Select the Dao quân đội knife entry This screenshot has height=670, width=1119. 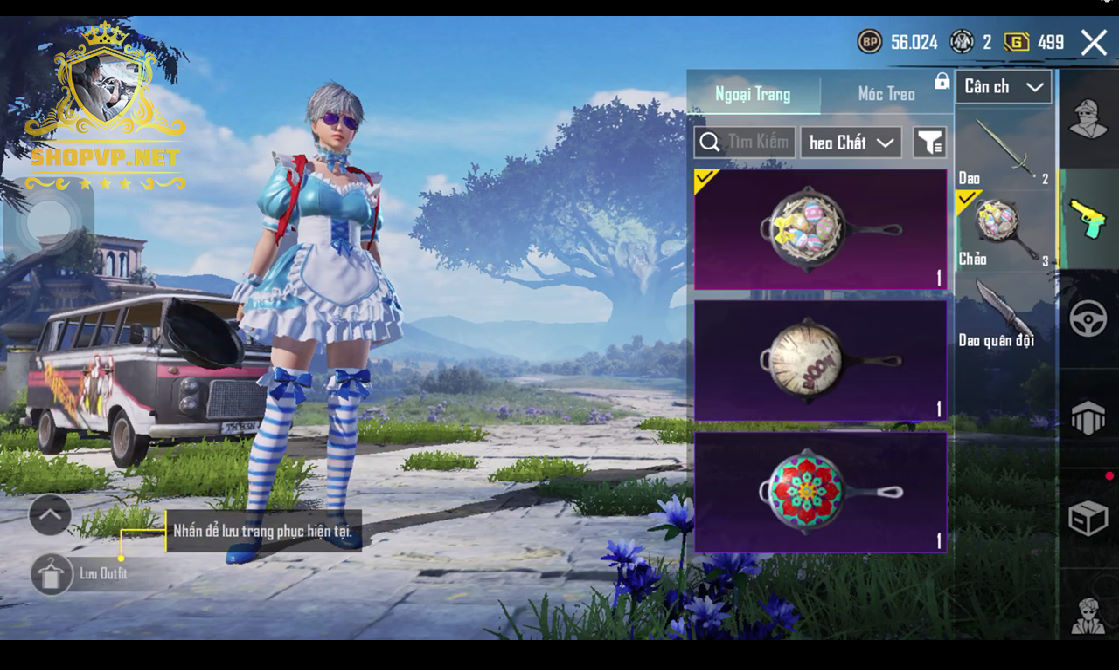[1004, 312]
